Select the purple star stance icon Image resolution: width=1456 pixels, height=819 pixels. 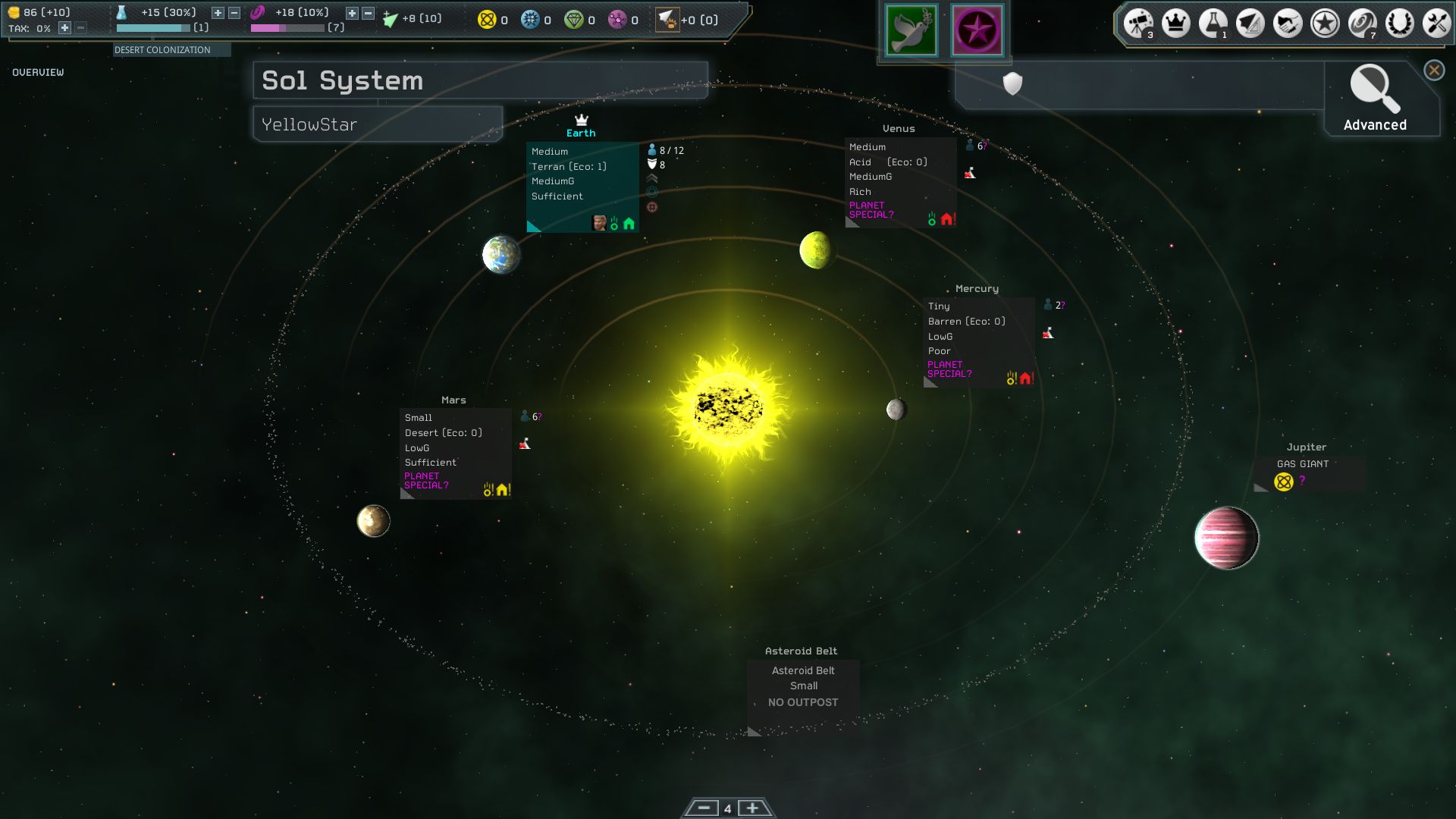977,30
